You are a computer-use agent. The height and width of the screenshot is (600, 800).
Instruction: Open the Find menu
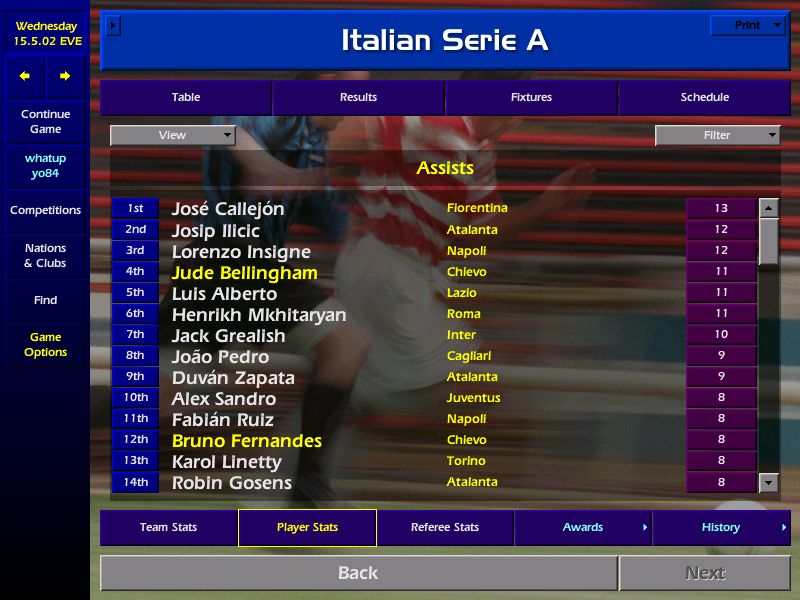[45, 300]
